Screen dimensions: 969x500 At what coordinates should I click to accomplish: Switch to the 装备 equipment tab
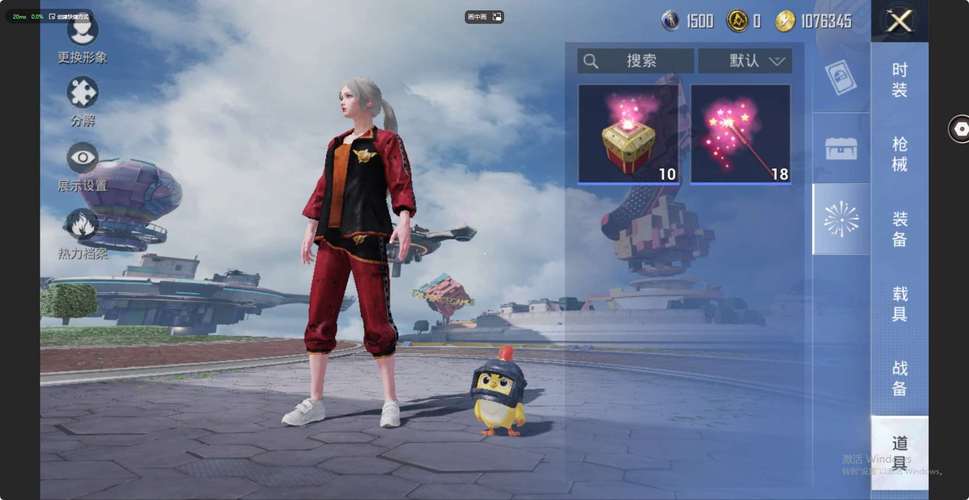(x=899, y=229)
